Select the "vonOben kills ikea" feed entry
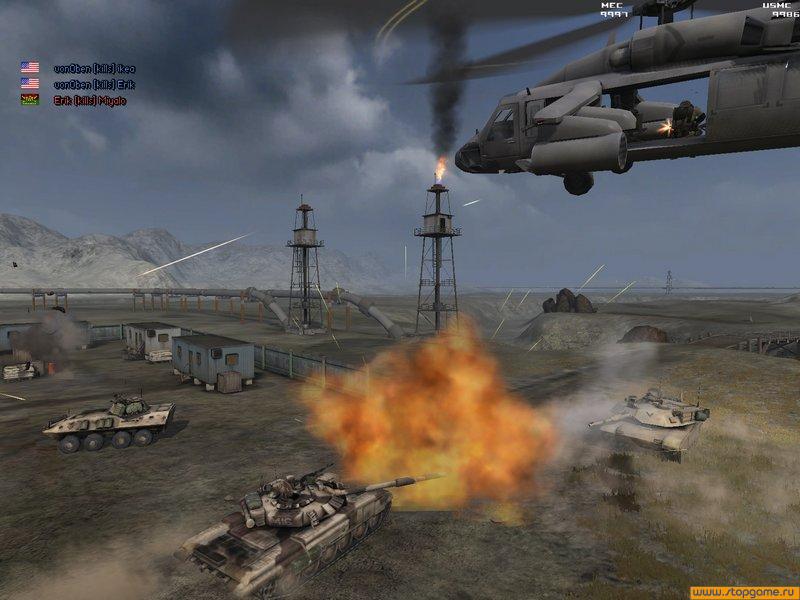The image size is (800, 600). pos(94,68)
